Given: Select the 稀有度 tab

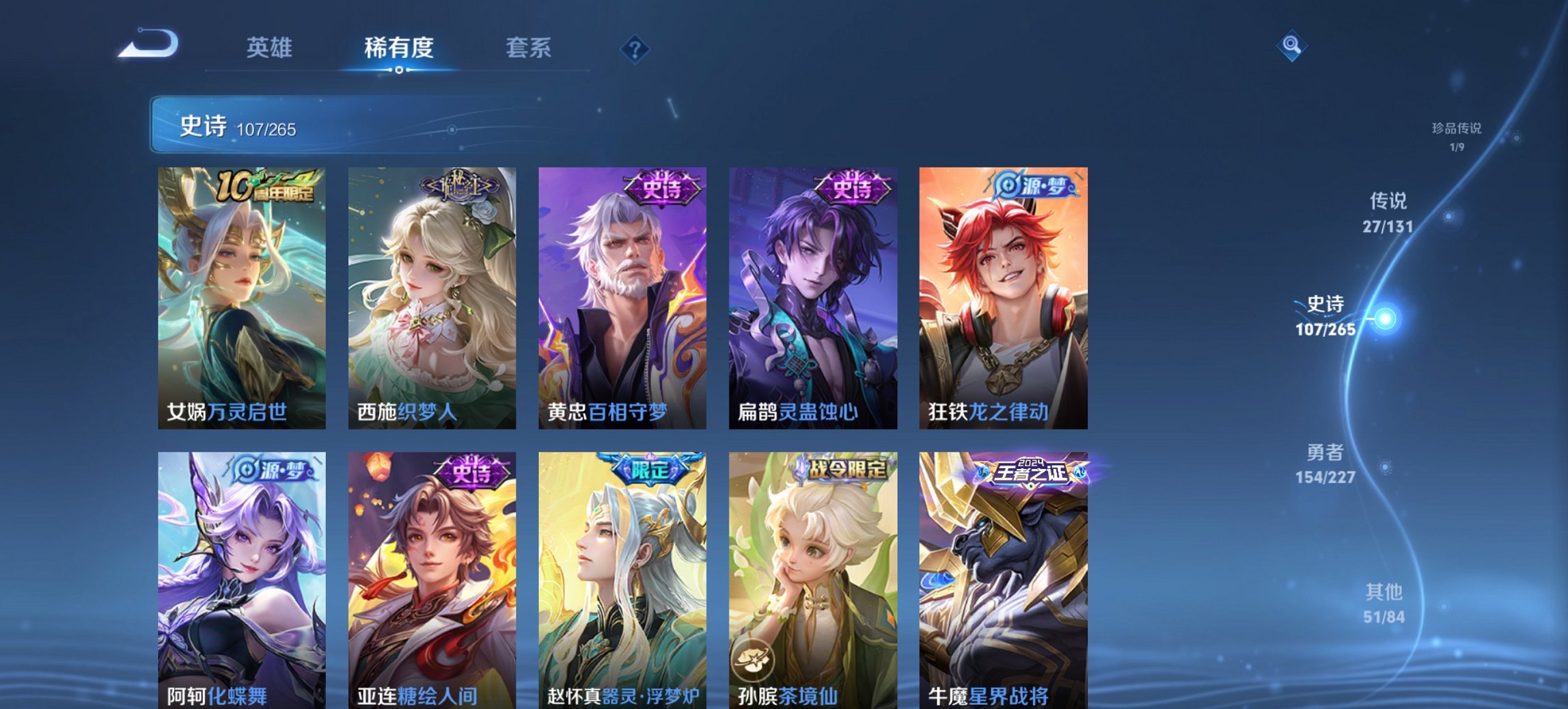Looking at the screenshot, I should coord(399,48).
